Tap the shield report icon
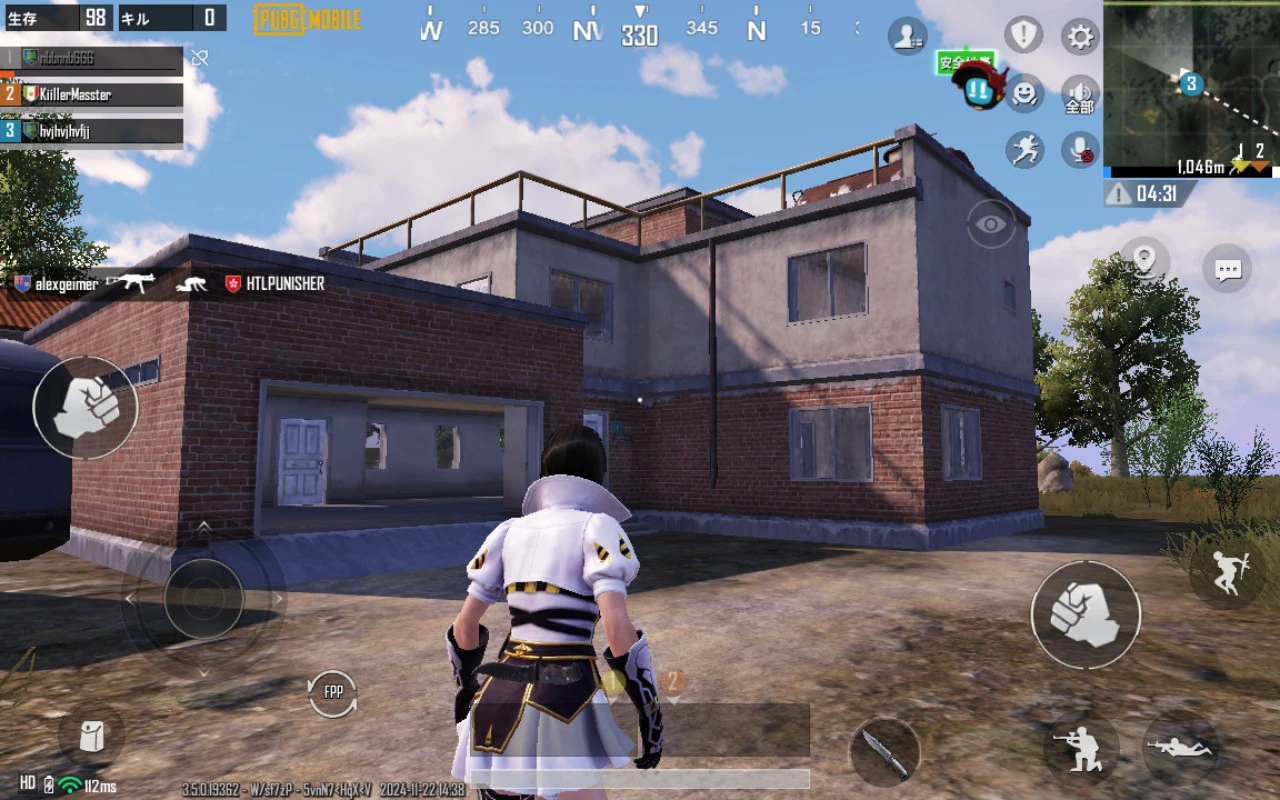Screen dimensions: 1280x800 [1023, 36]
